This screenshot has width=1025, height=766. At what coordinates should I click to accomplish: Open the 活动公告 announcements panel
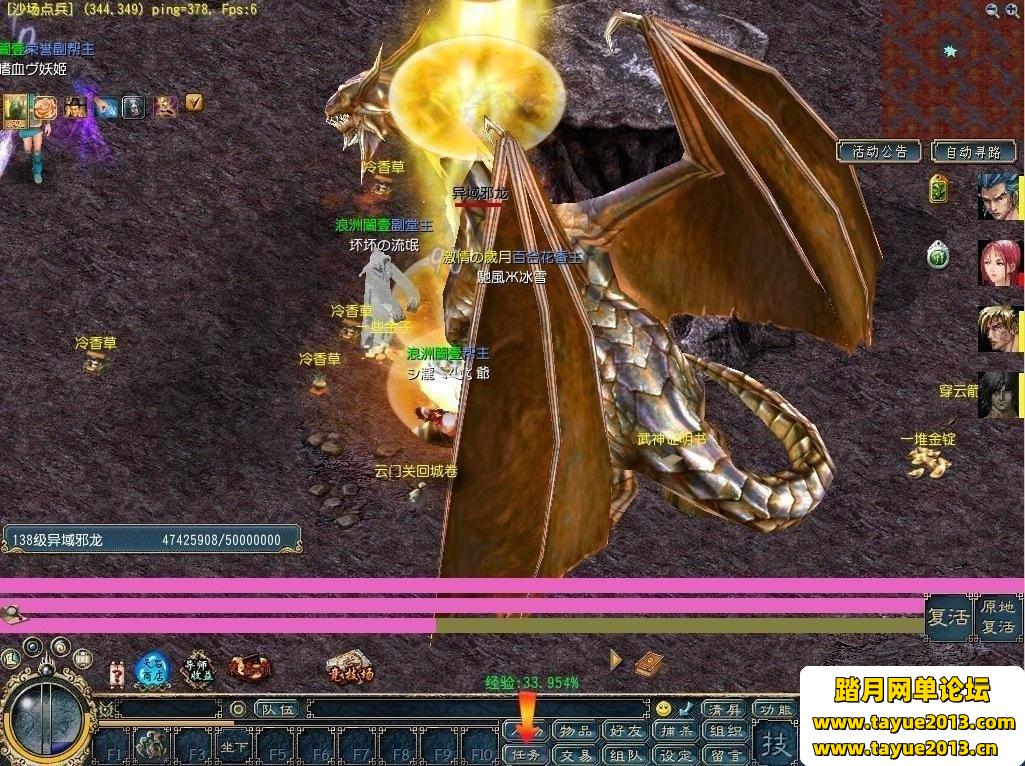880,152
